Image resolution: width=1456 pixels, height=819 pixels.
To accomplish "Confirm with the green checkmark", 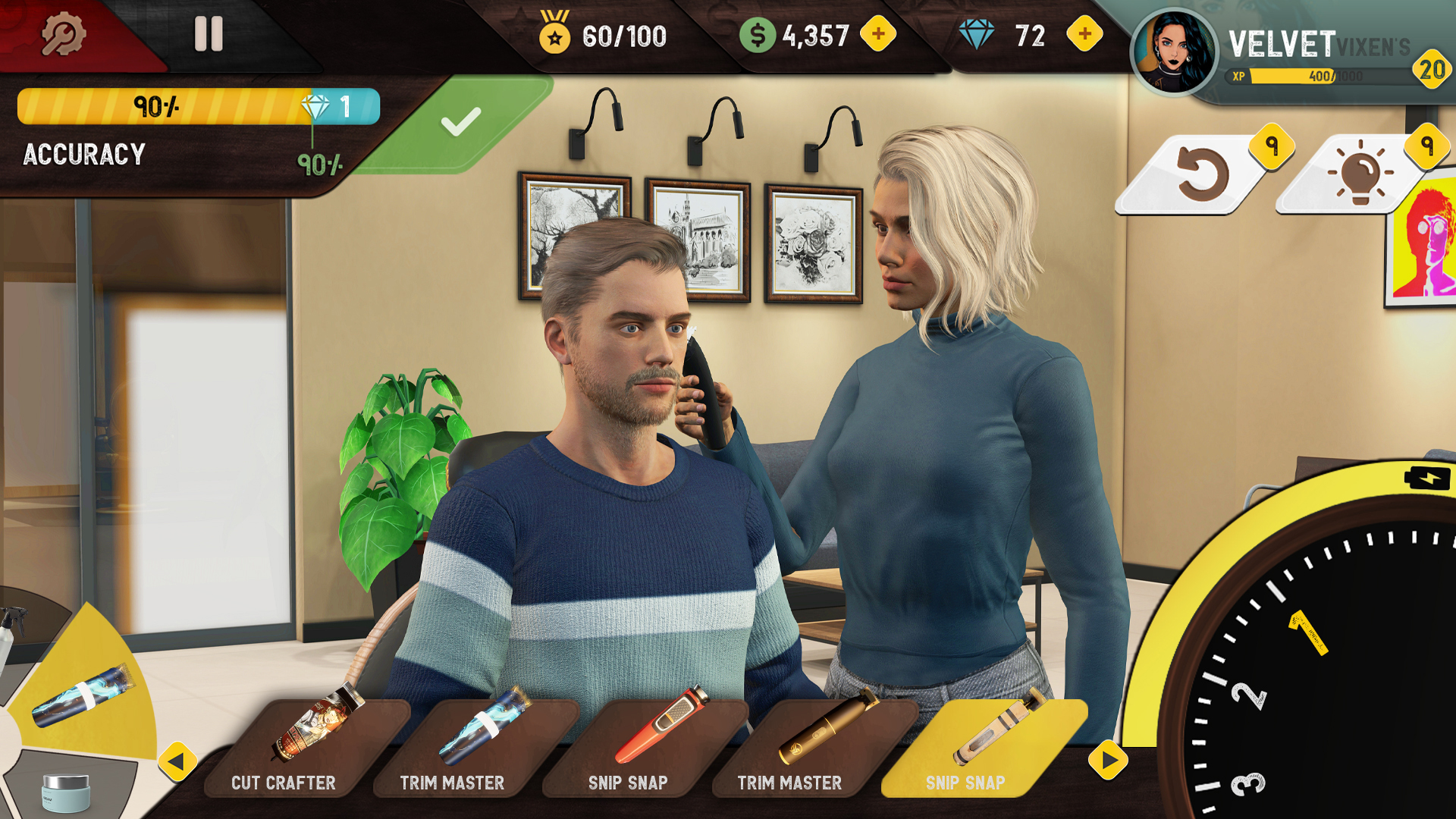I will tap(463, 121).
